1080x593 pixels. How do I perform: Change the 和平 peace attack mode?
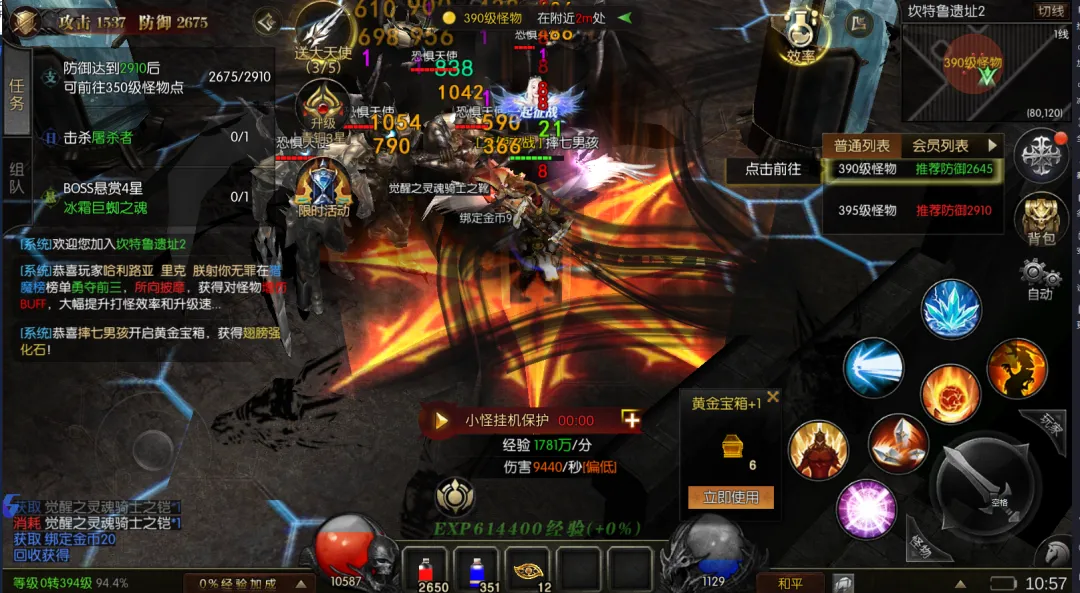point(789,583)
